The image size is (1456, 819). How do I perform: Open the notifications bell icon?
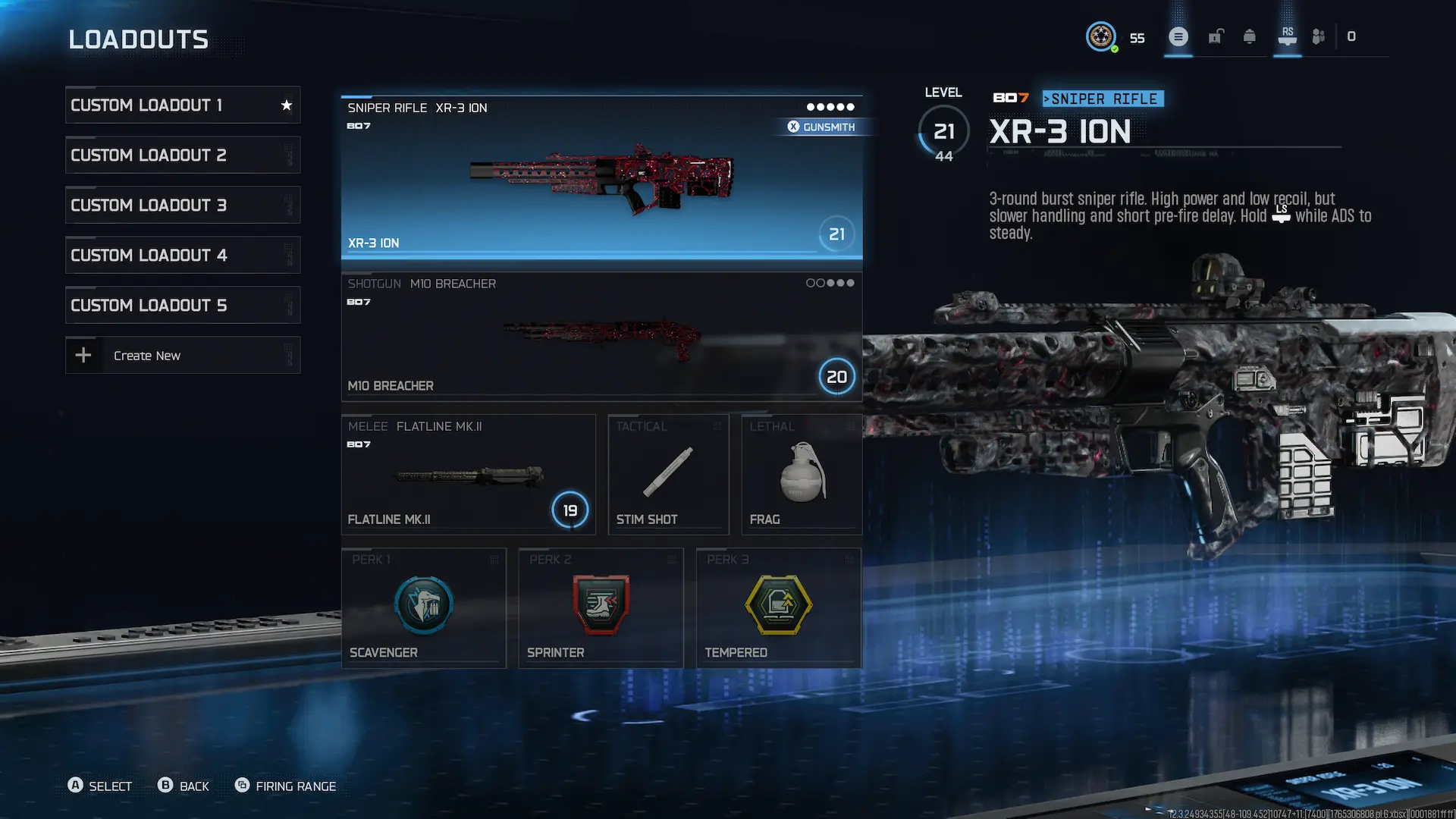(x=1250, y=36)
